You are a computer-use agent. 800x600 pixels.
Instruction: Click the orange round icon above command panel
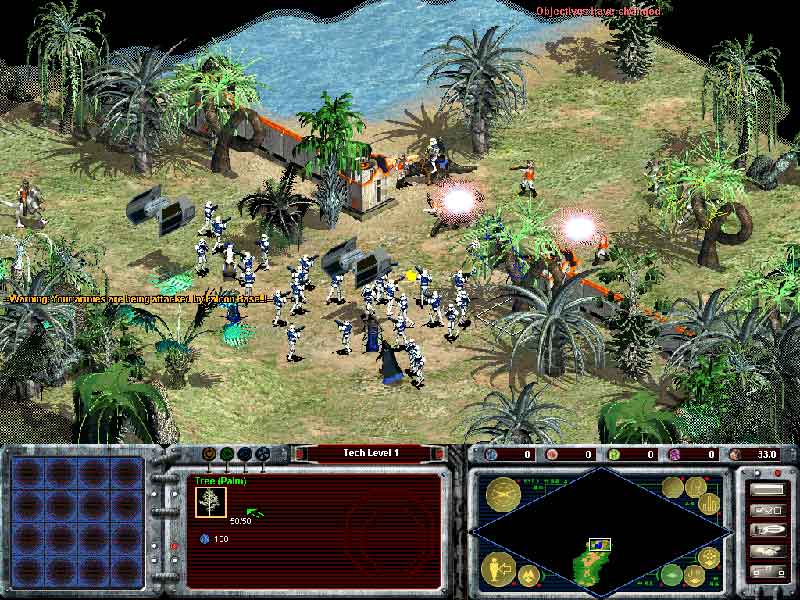click(x=209, y=453)
